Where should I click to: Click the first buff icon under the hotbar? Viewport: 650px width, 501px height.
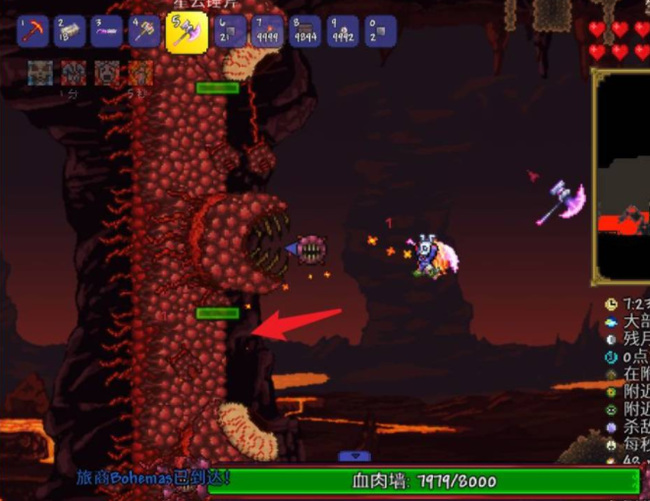pos(40,73)
